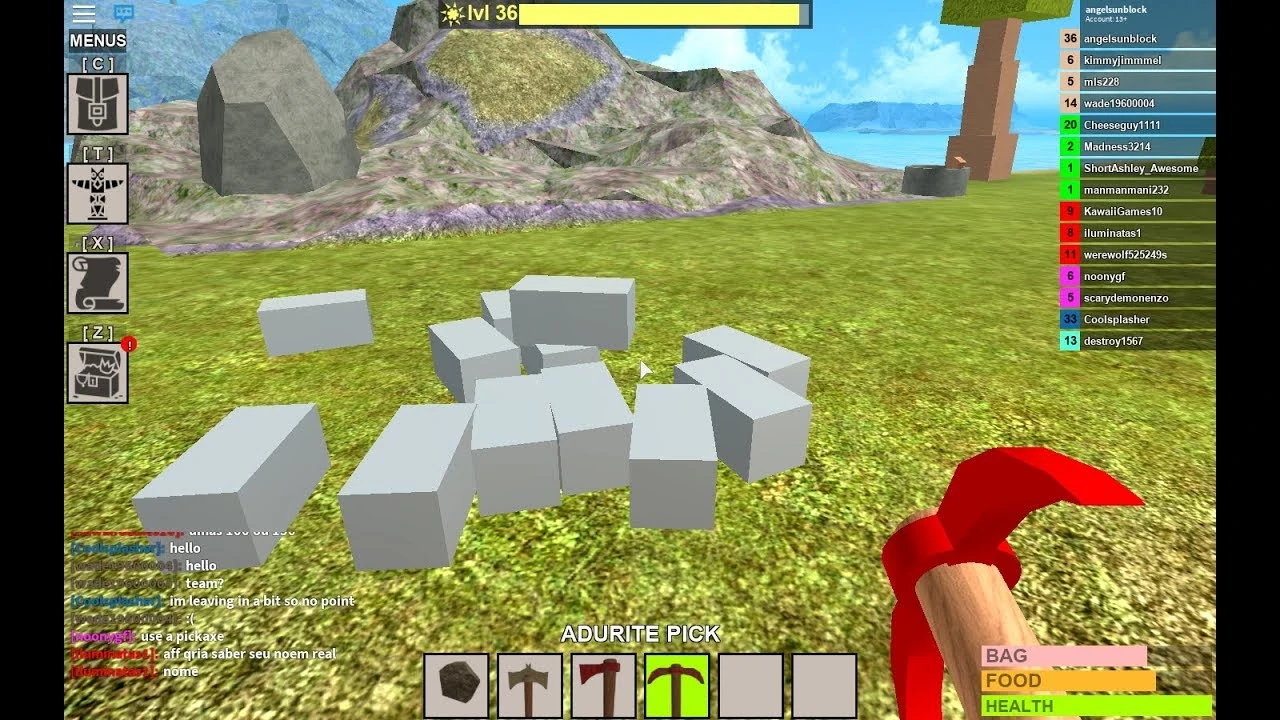Click the MENUS label
1280x720 pixels.
pyautogui.click(x=98, y=40)
